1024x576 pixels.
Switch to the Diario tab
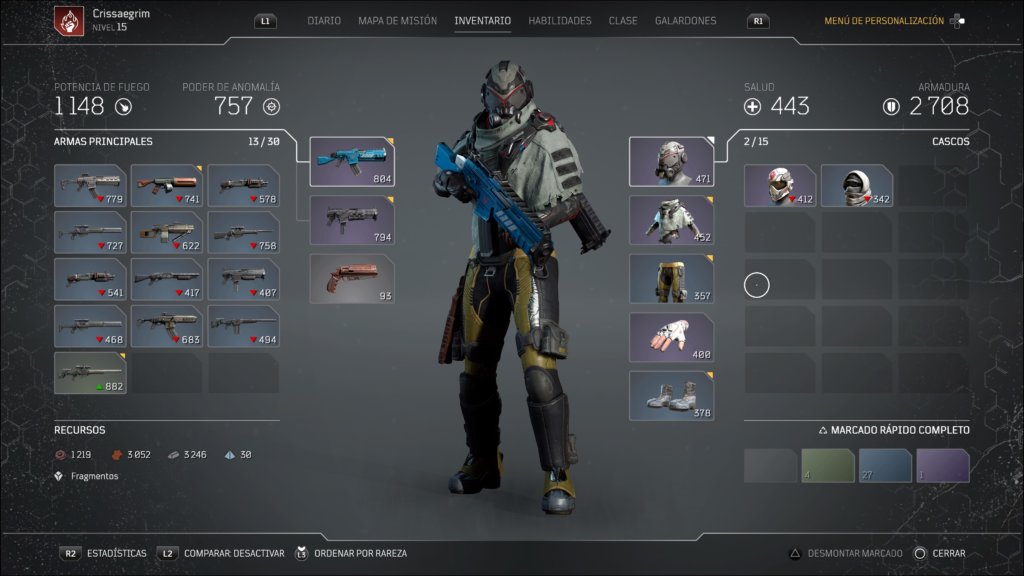[x=324, y=21]
